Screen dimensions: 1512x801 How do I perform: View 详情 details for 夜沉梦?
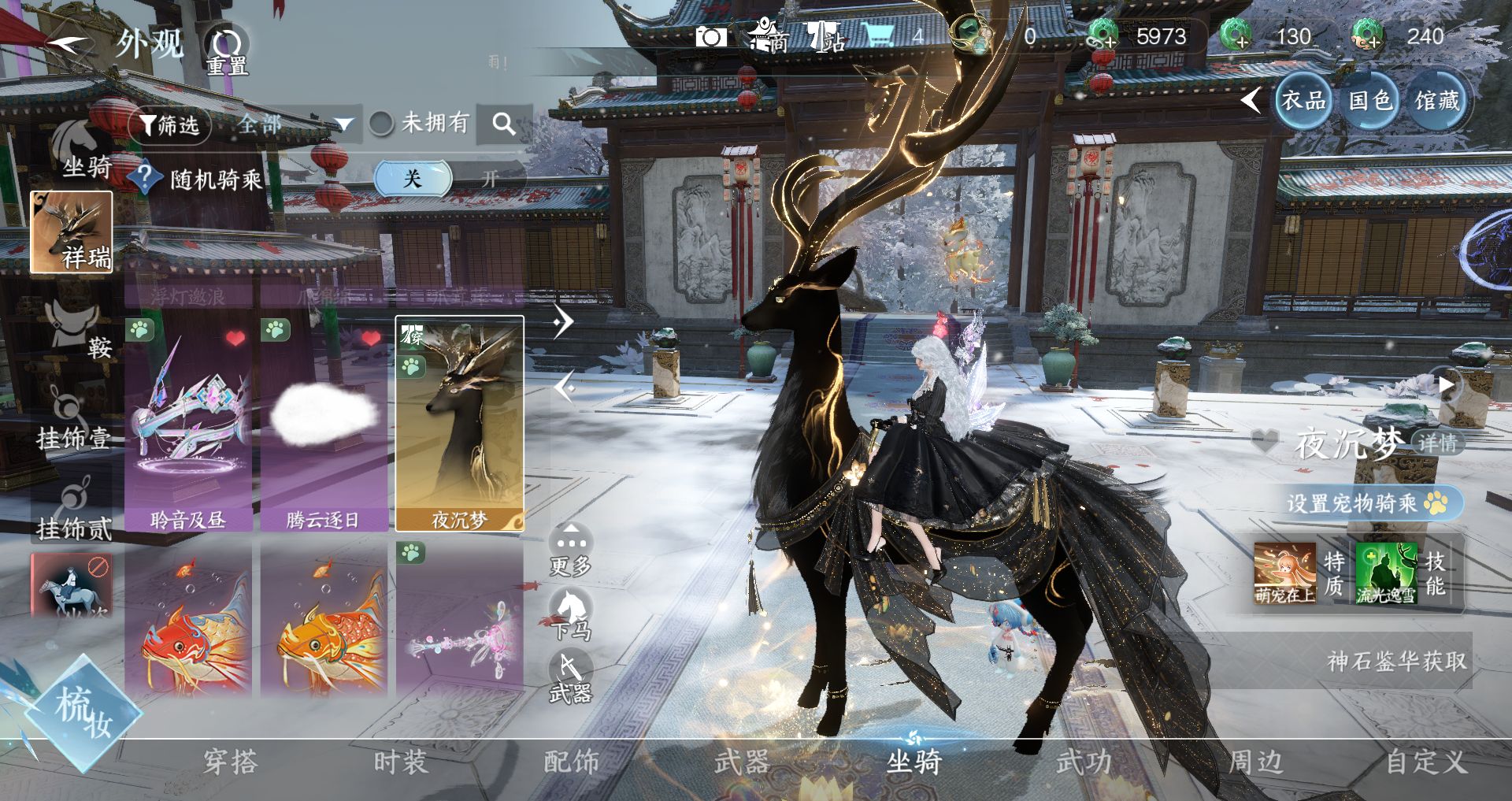point(1436,443)
